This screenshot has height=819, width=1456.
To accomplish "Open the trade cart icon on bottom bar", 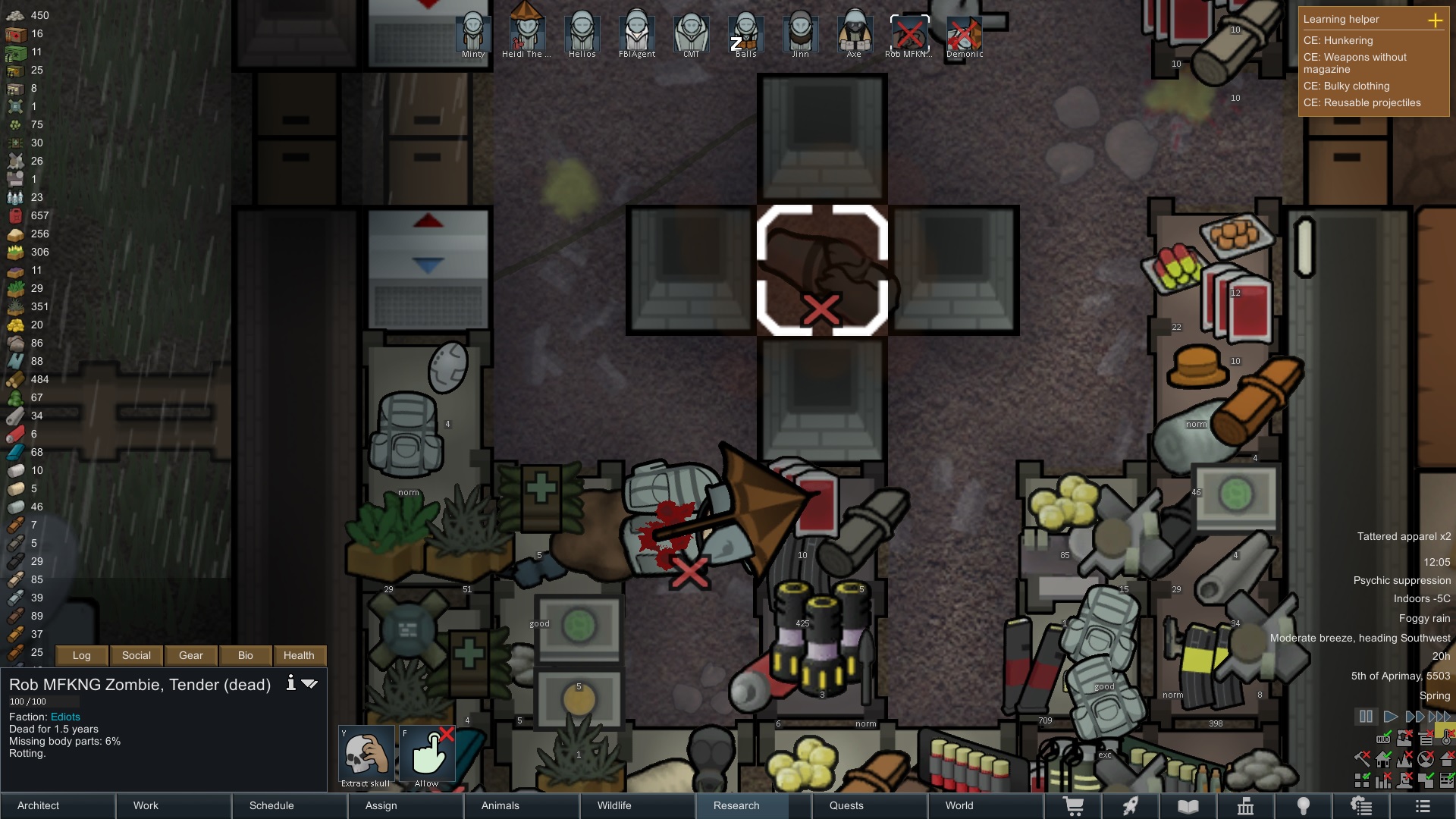I will coord(1075,806).
